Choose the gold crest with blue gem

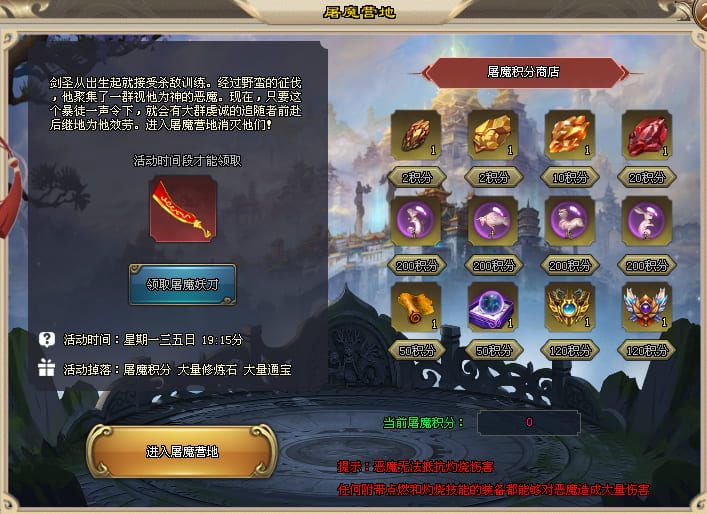[x=570, y=307]
